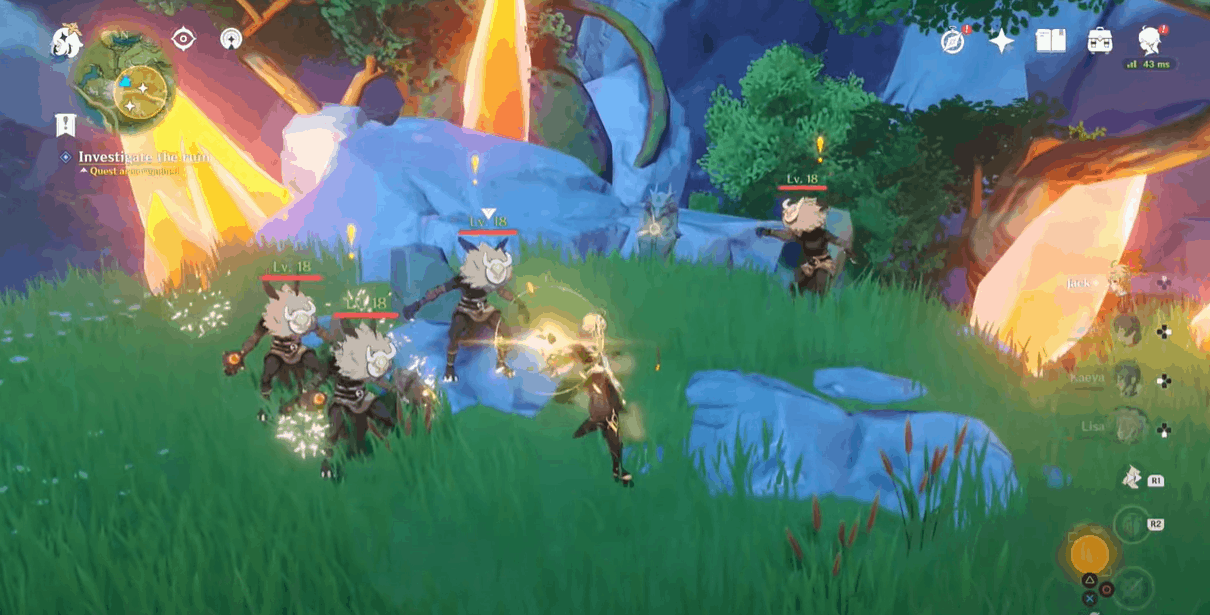The height and width of the screenshot is (615, 1210).
Task: Open the Paimon menu
Action: [x=67, y=41]
